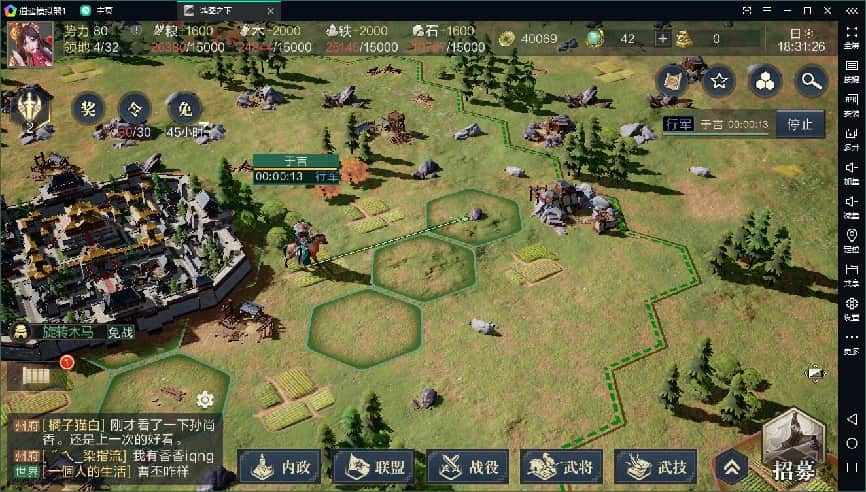Open the 战役 campaign menu
Screen dimensions: 866x492
point(468,466)
